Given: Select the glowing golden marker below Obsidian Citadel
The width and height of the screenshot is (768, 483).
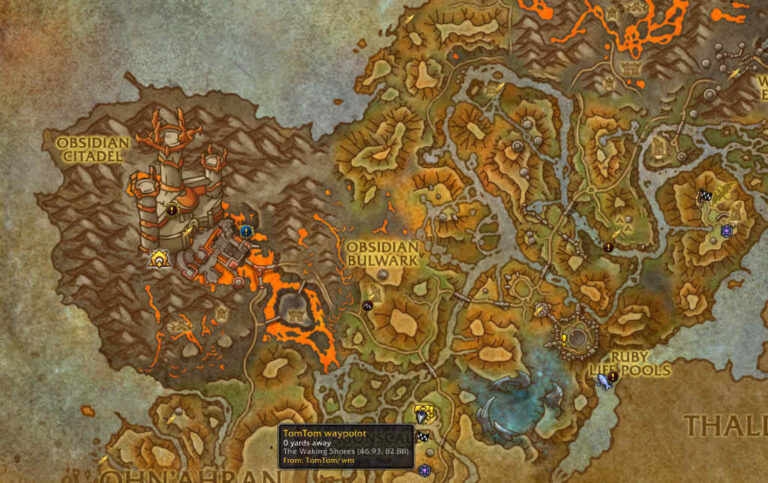Looking at the screenshot, I should tap(158, 259).
